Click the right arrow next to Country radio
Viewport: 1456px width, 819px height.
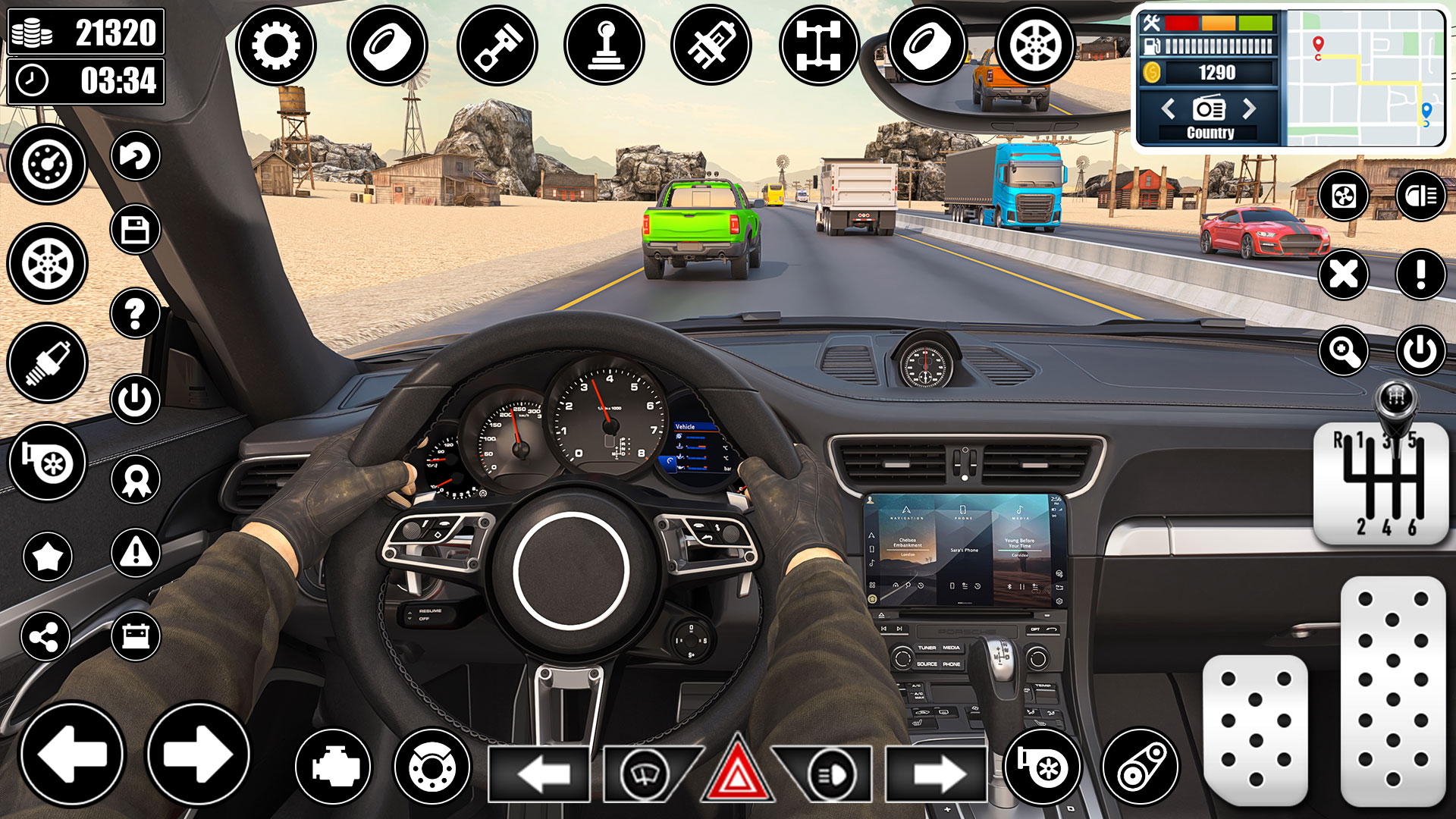[1251, 108]
